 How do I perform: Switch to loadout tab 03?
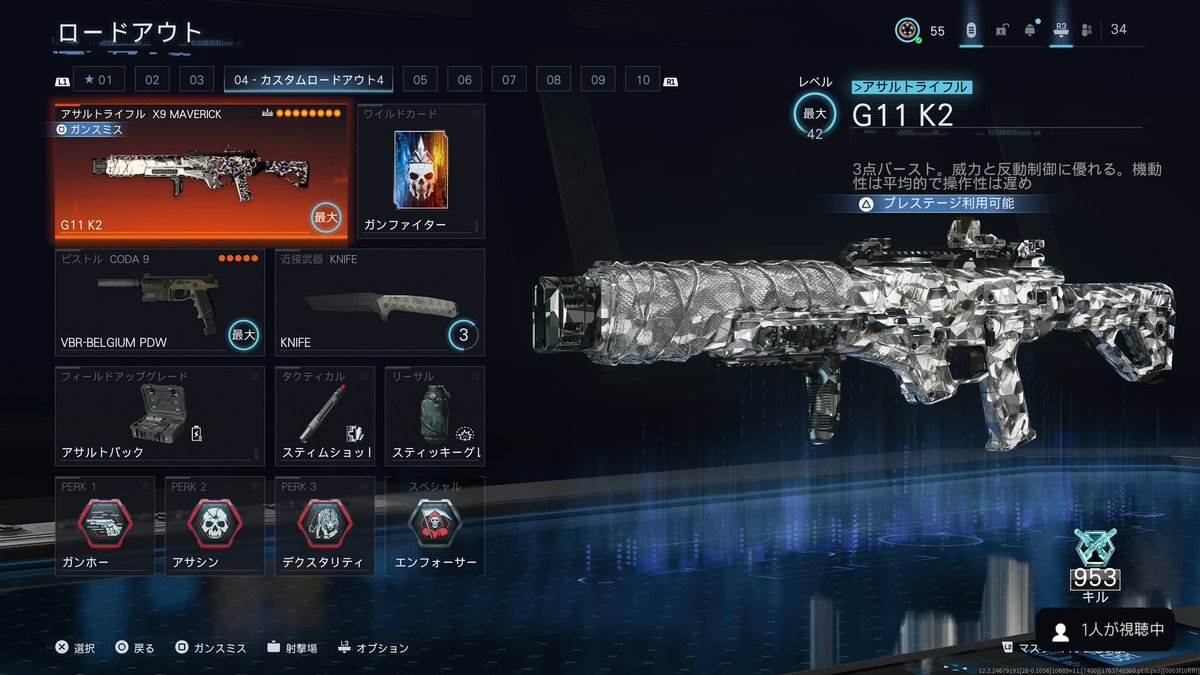[x=196, y=80]
